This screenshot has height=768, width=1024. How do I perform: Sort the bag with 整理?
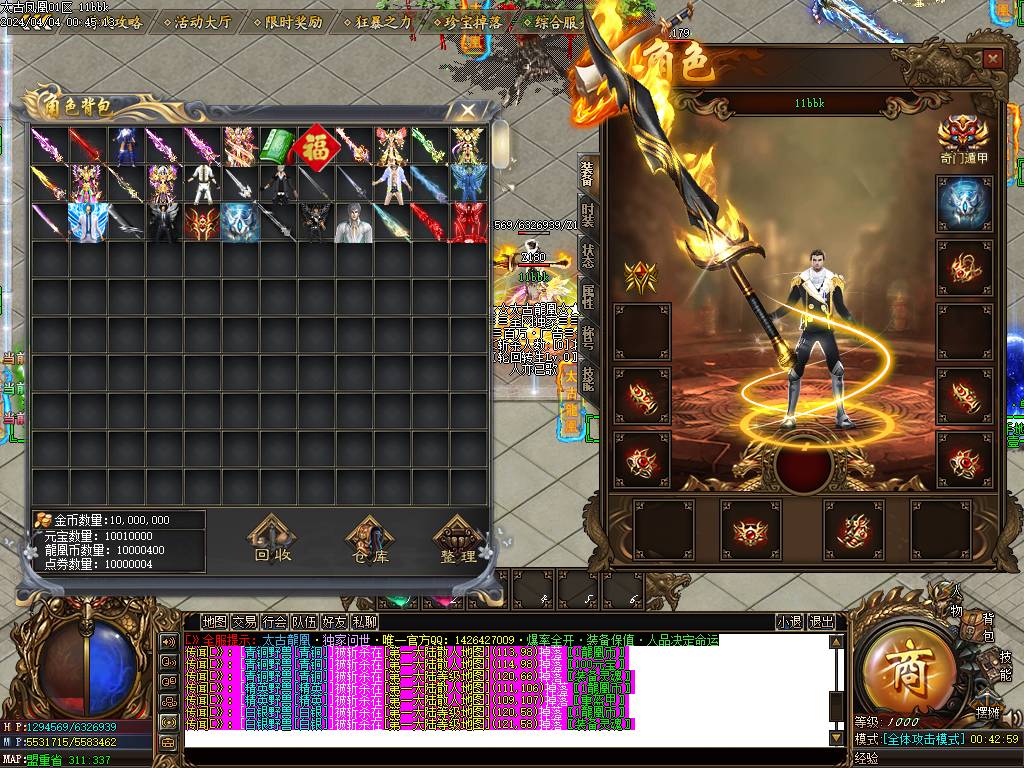point(458,541)
